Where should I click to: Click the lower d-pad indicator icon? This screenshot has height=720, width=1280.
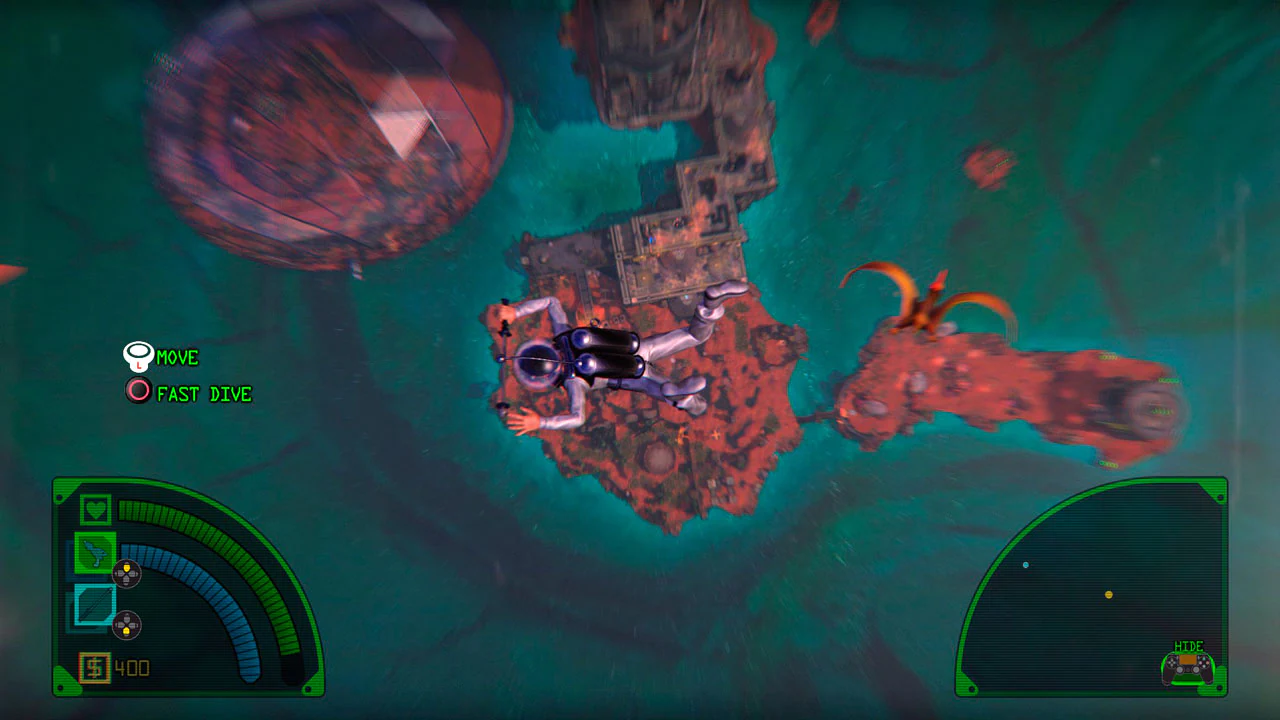[x=127, y=625]
